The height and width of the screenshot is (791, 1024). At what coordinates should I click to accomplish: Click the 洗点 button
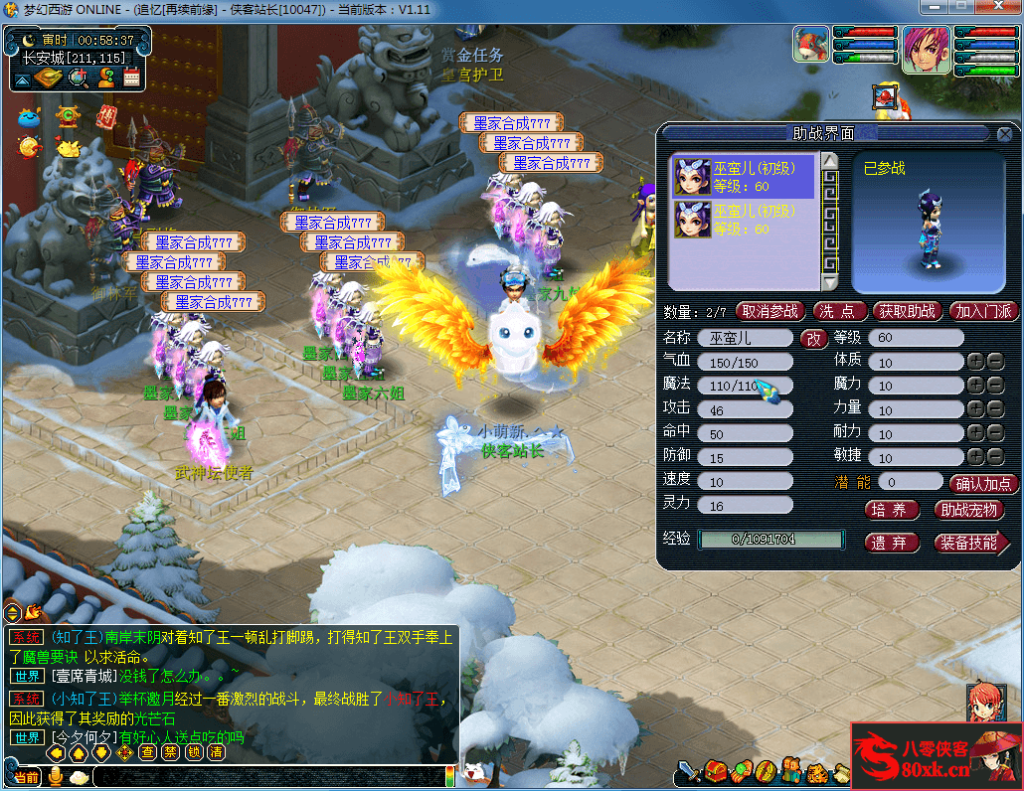coord(839,311)
